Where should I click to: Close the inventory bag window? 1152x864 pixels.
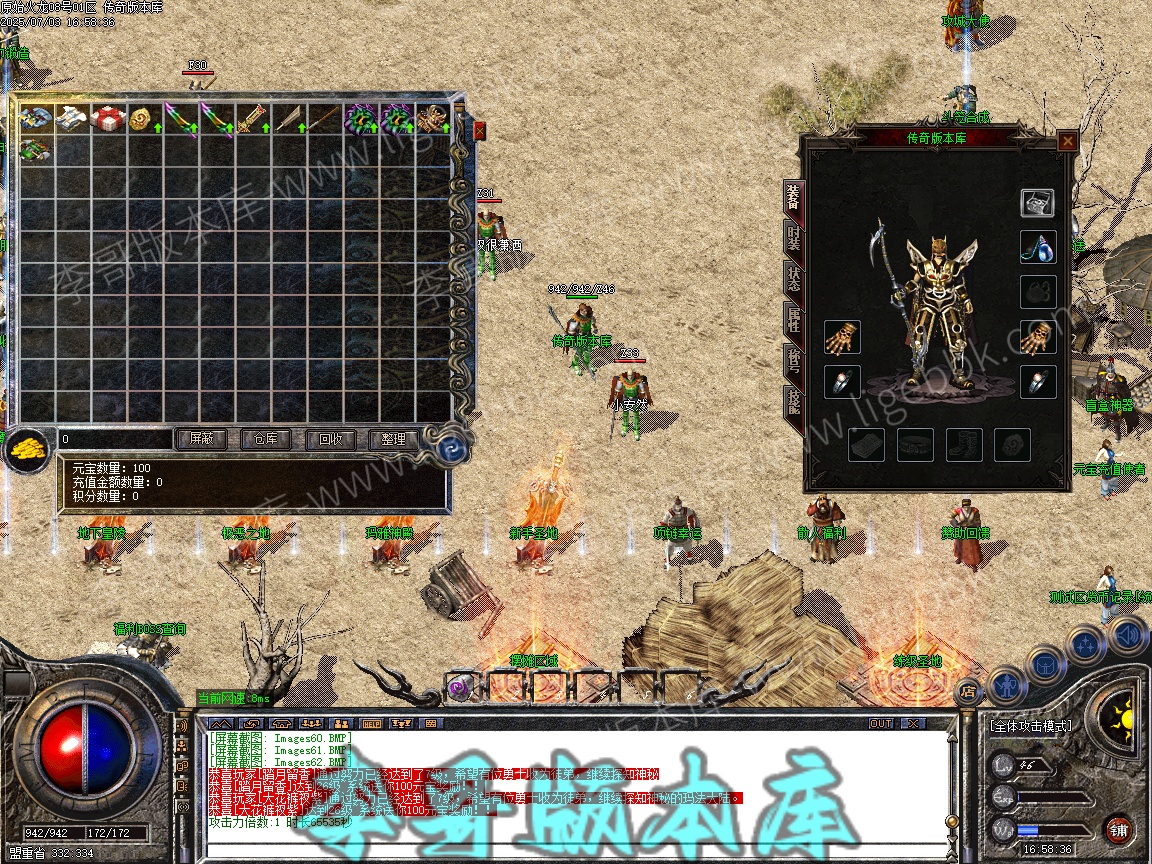479,131
